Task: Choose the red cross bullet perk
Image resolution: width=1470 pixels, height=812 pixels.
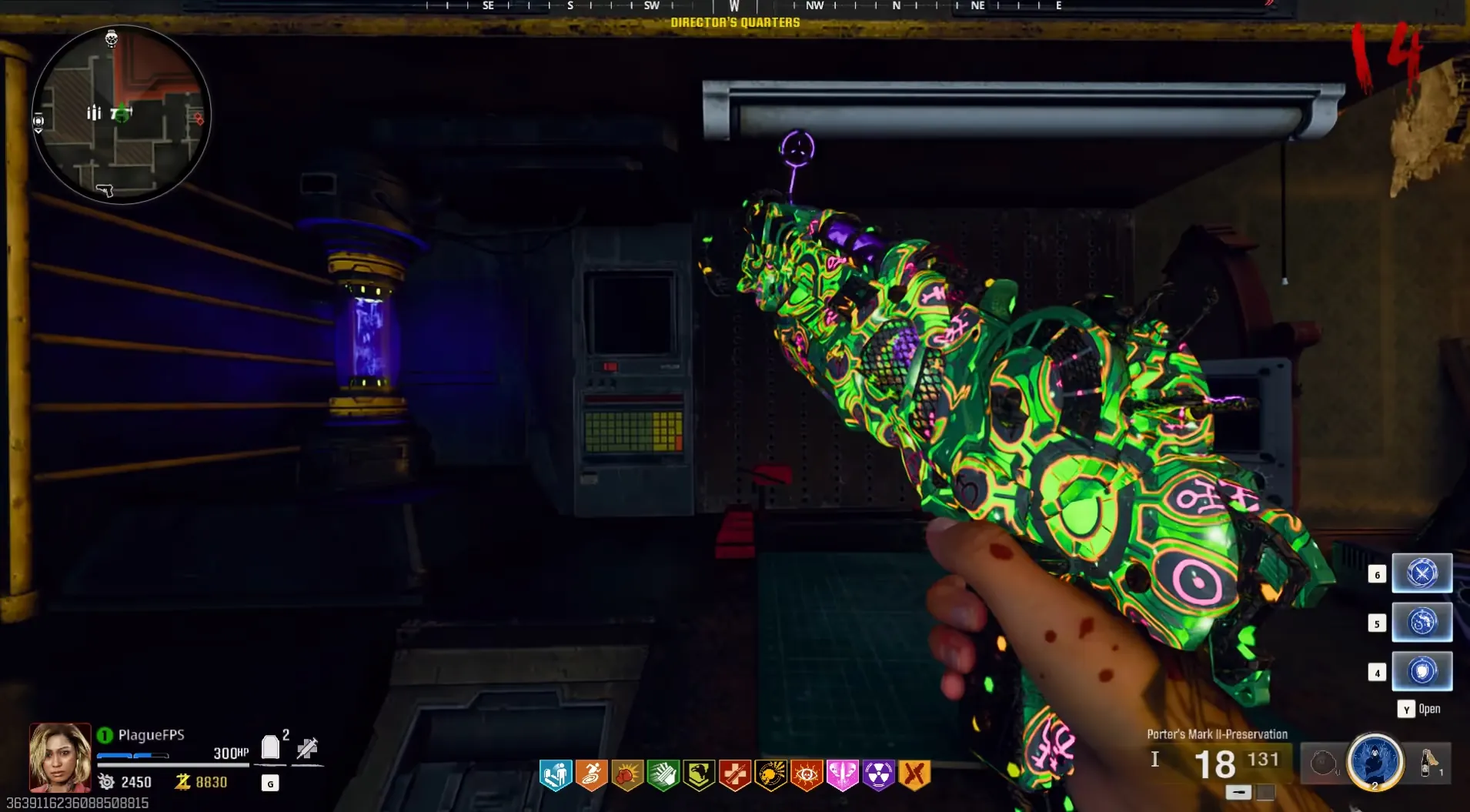Action: click(x=734, y=775)
